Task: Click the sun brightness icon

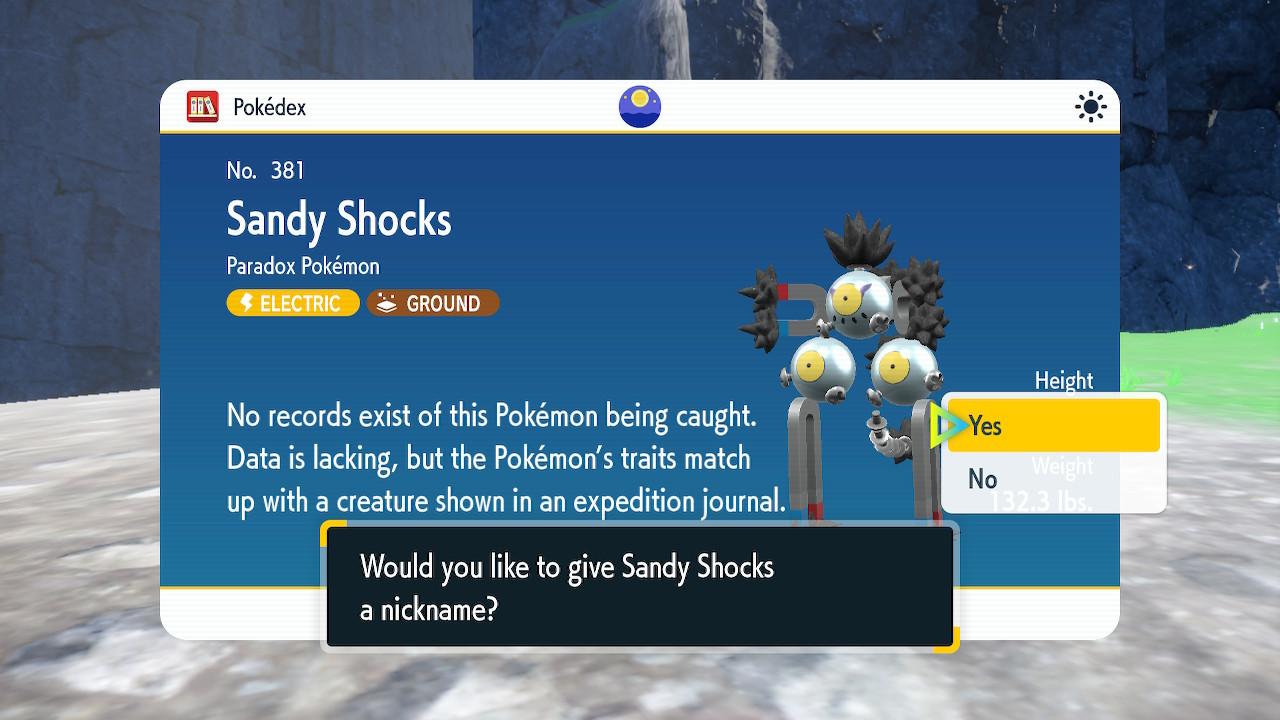Action: tap(1090, 106)
